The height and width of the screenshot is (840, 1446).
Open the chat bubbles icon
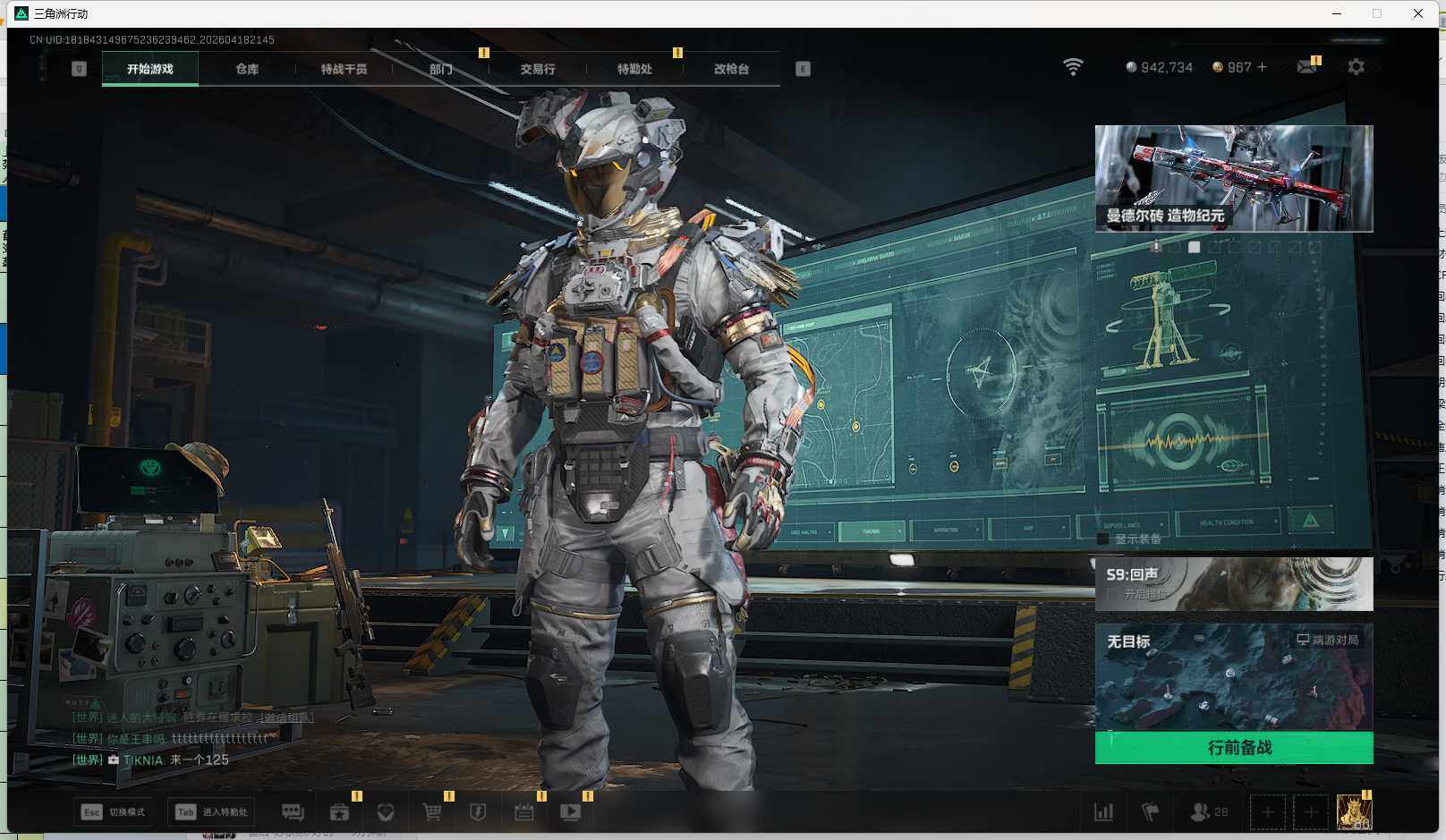[x=293, y=812]
